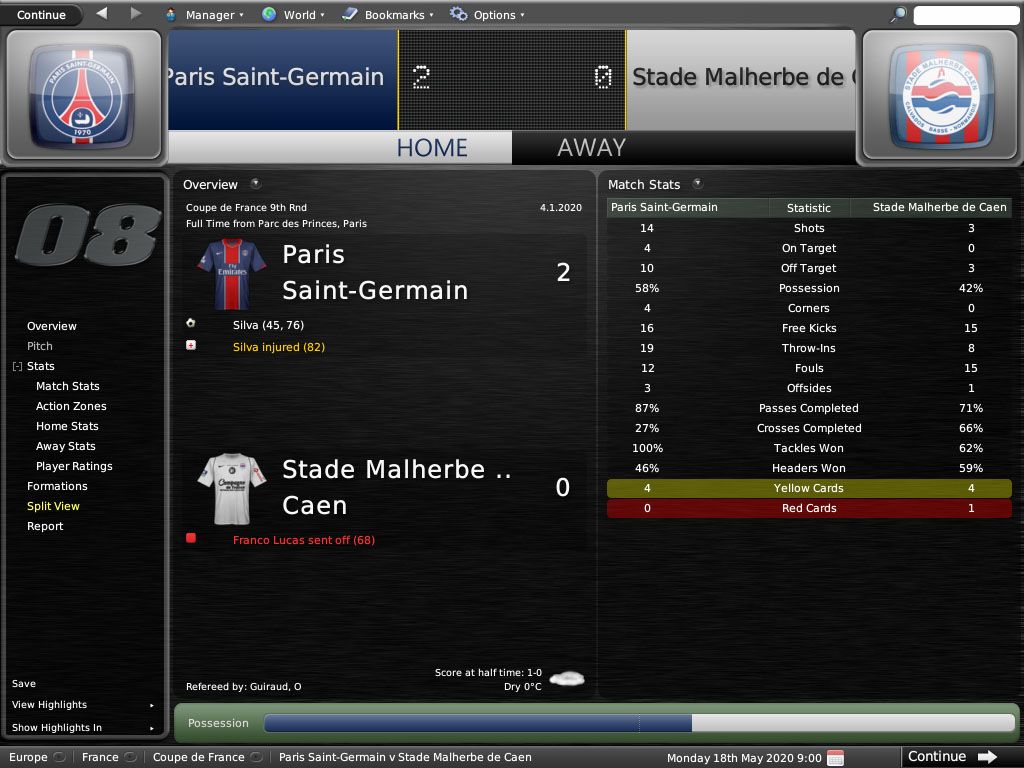Open the World menu
1024x768 pixels.
293,15
